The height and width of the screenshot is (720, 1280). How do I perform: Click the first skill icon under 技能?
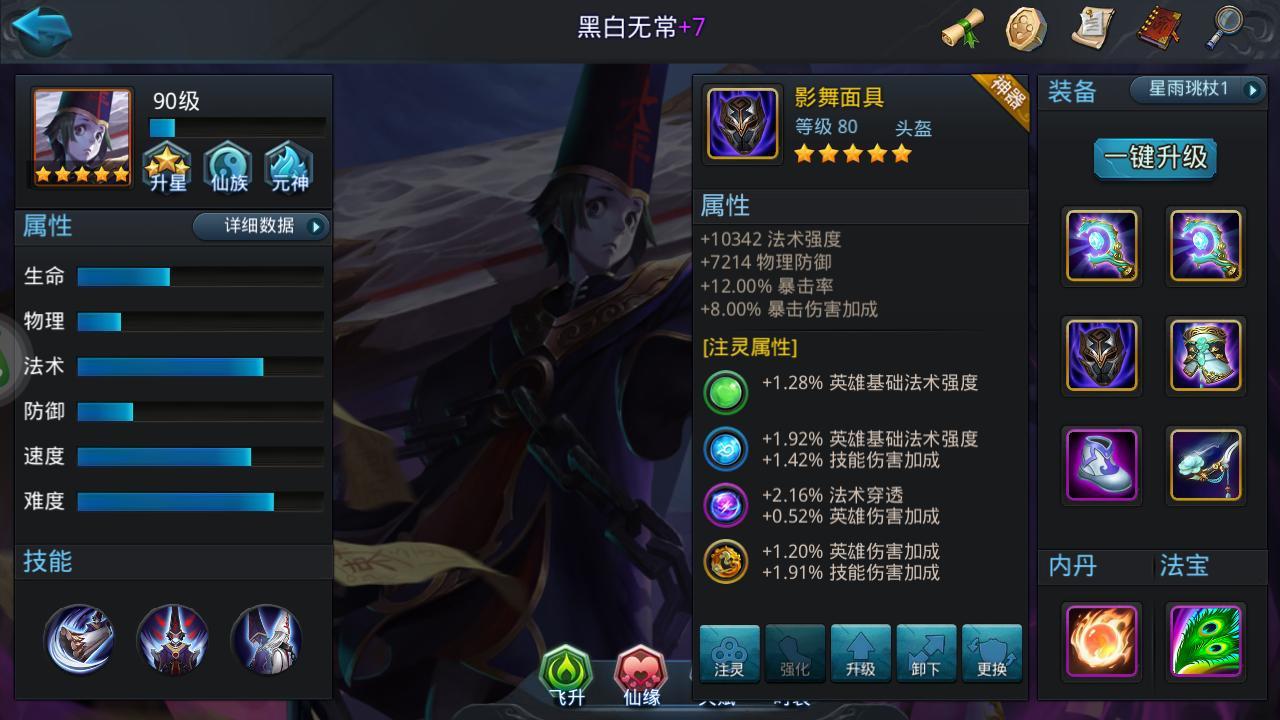click(80, 638)
